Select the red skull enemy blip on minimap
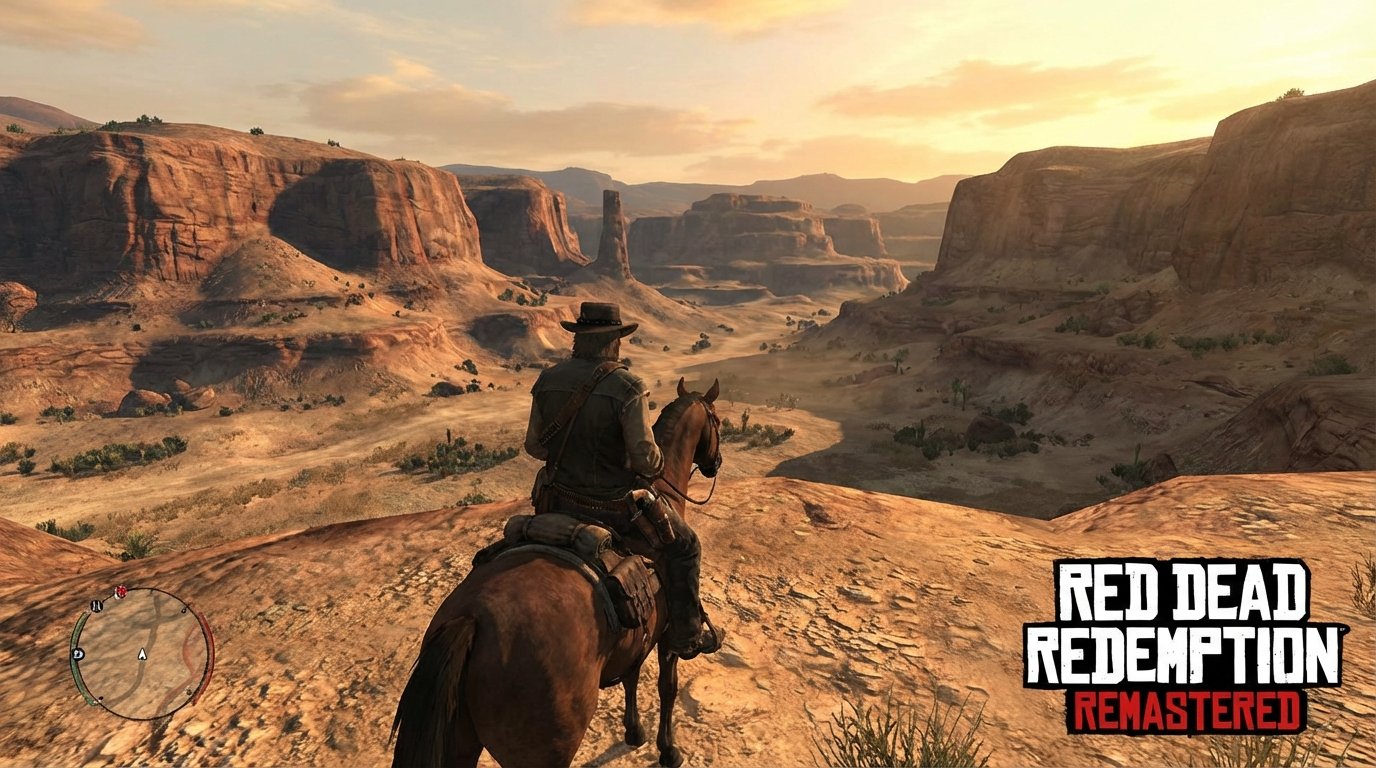Viewport: 1376px width, 768px height. click(x=121, y=591)
